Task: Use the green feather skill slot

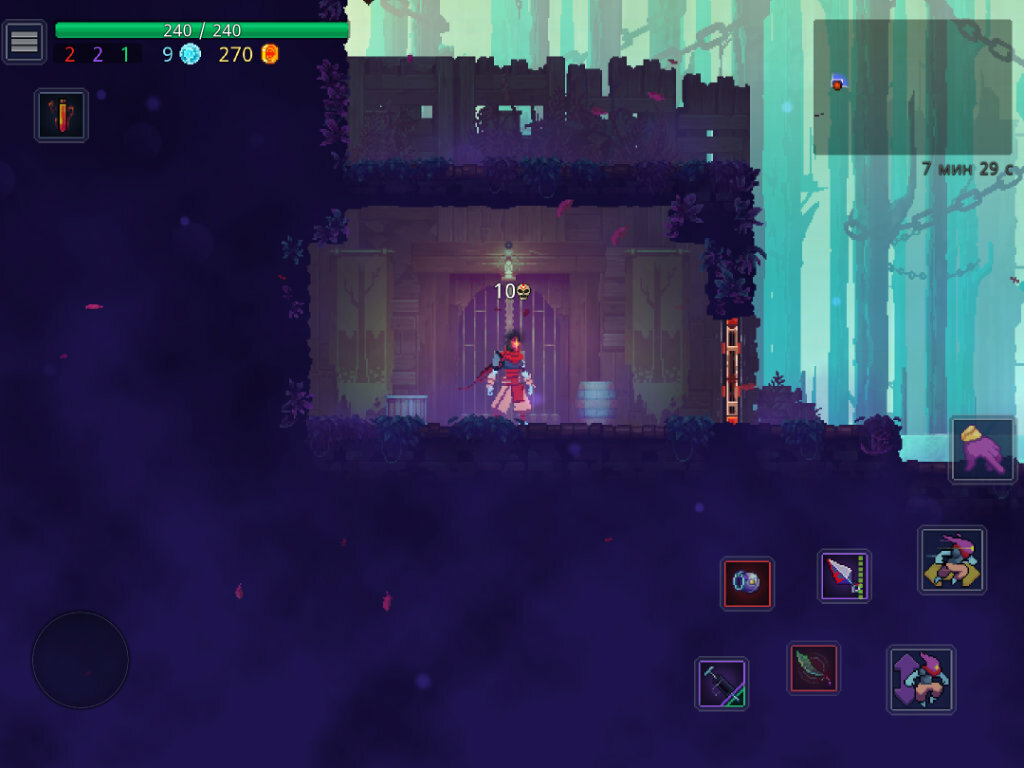Action: [x=813, y=667]
